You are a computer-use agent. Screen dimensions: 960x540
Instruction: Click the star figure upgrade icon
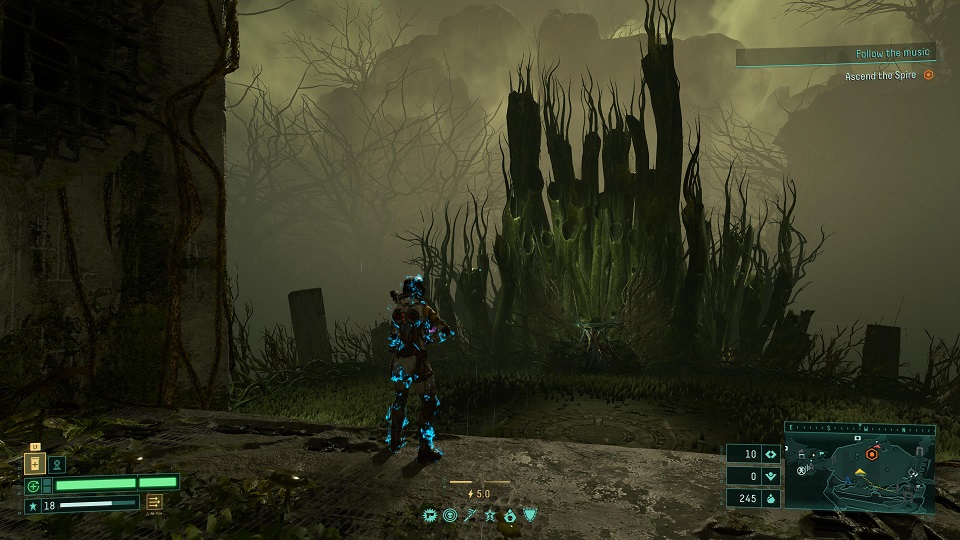(490, 515)
